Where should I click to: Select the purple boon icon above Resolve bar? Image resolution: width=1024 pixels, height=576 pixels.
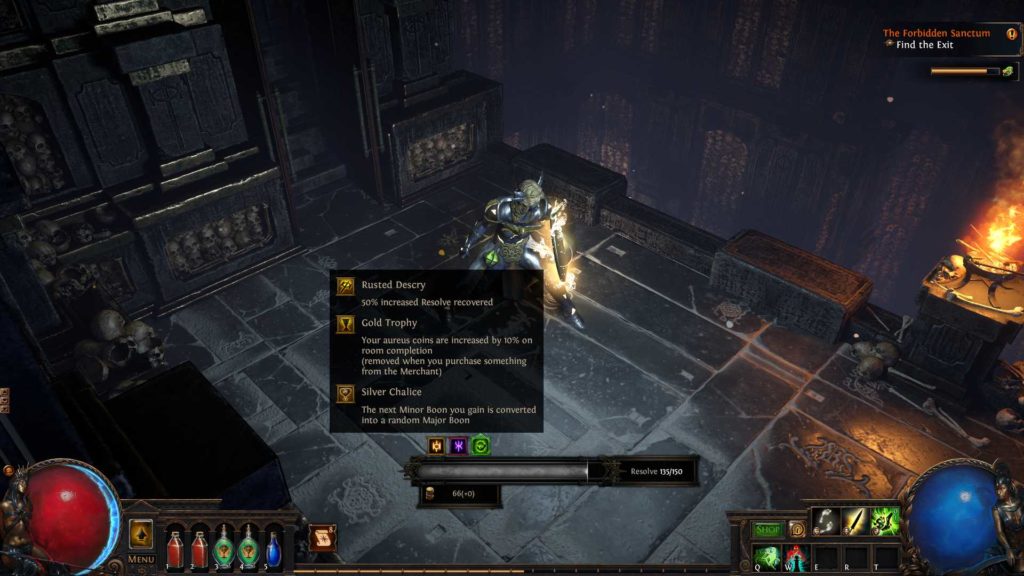click(x=458, y=446)
